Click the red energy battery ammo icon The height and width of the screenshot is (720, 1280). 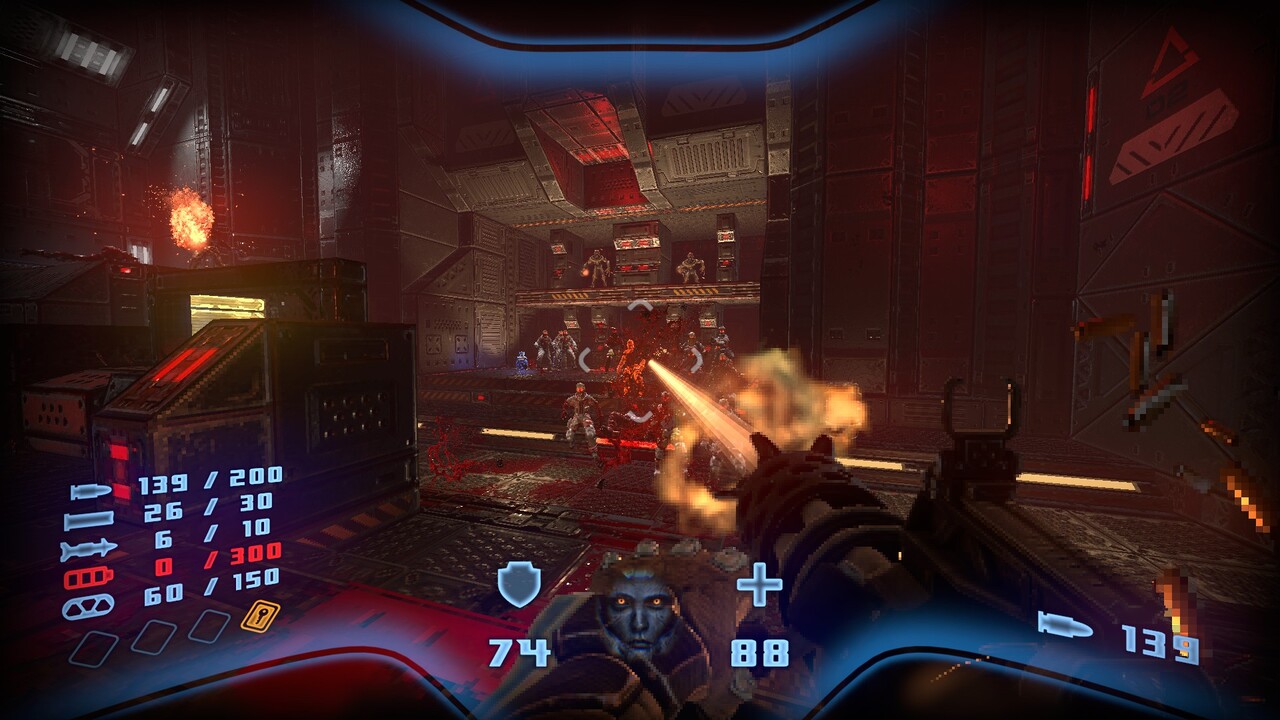point(89,578)
